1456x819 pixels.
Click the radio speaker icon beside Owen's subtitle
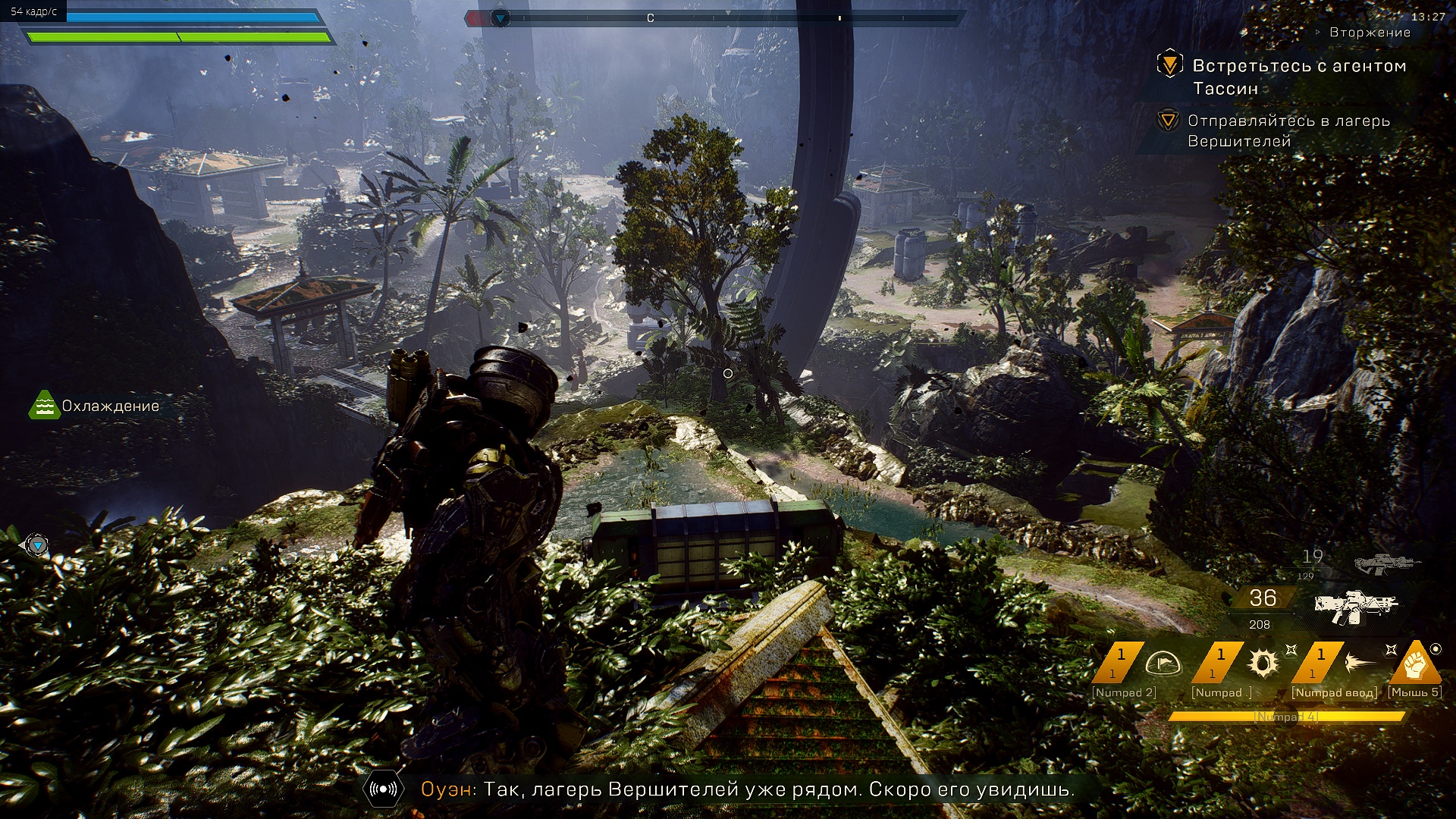click(x=383, y=789)
